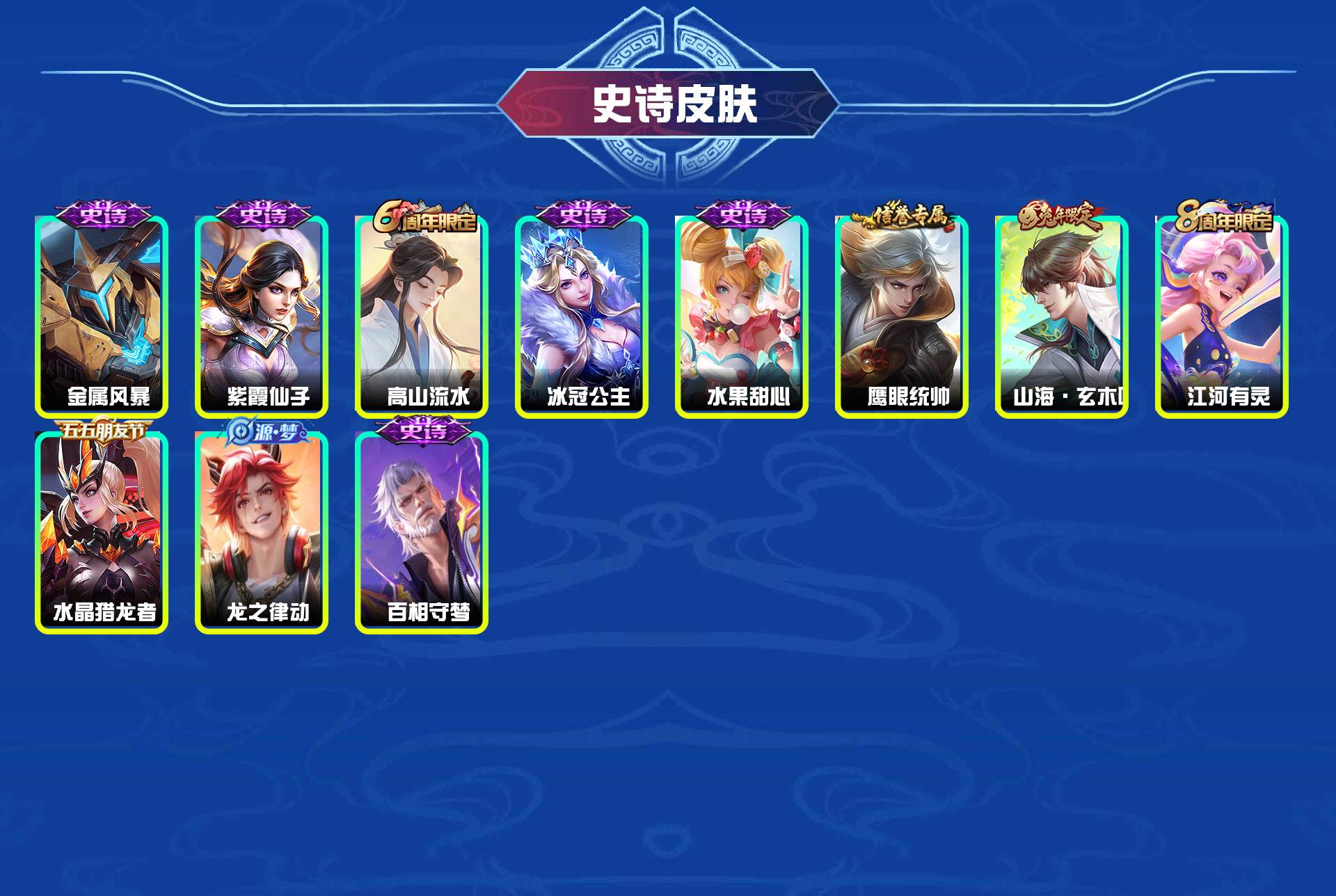Select the 龙之律动 skin card
Image resolution: width=1336 pixels, height=896 pixels.
point(263,529)
